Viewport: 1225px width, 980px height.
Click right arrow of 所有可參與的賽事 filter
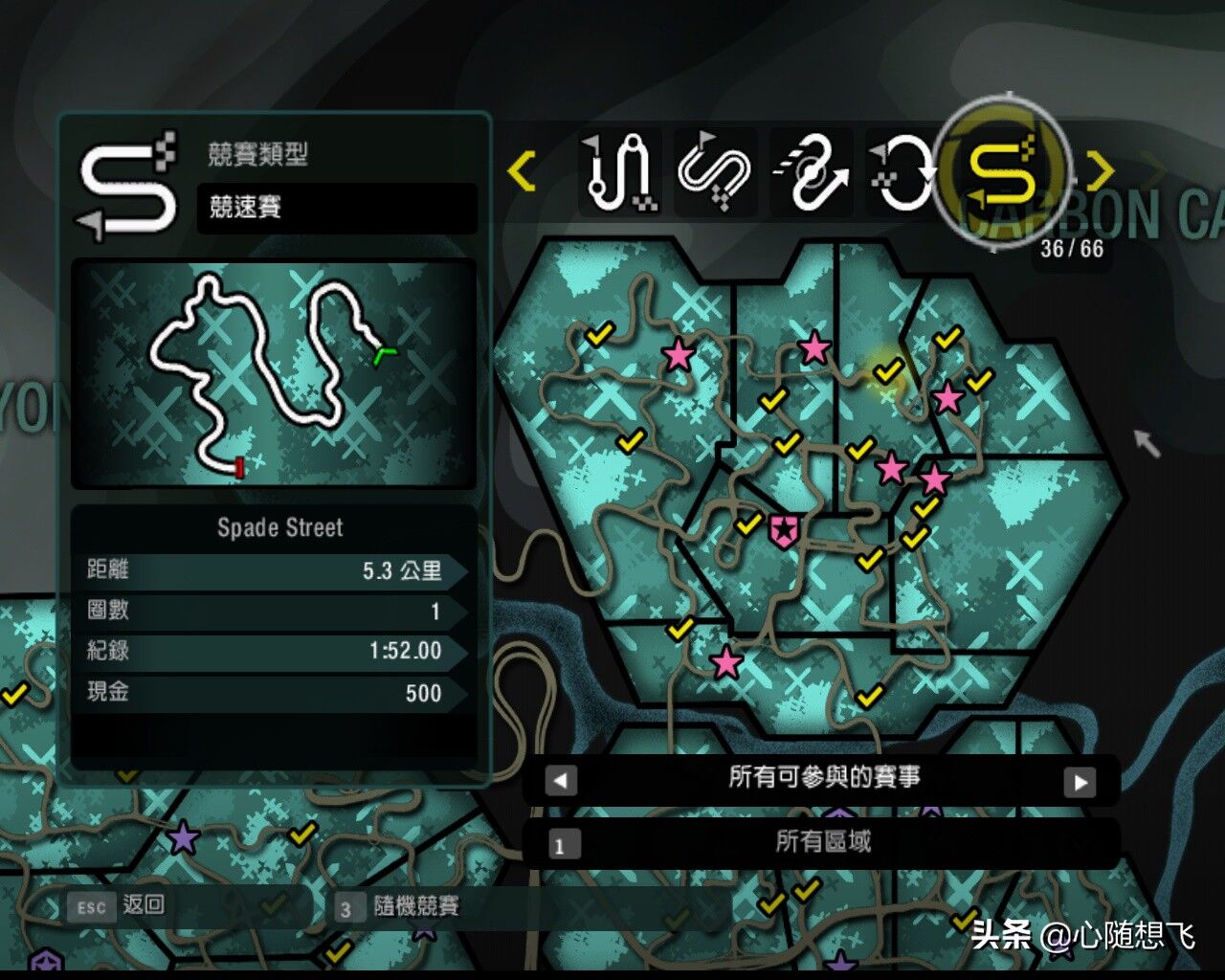[x=1080, y=781]
